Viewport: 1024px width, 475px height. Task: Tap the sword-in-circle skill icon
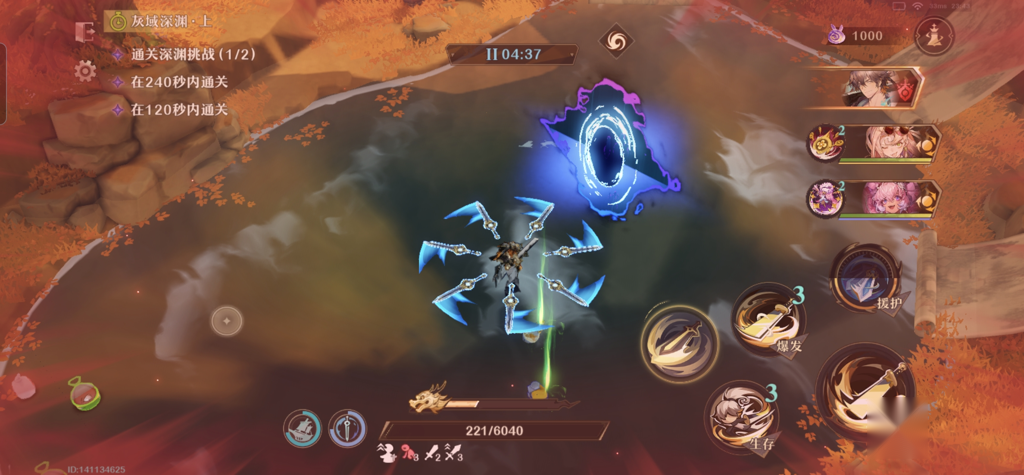[347, 428]
